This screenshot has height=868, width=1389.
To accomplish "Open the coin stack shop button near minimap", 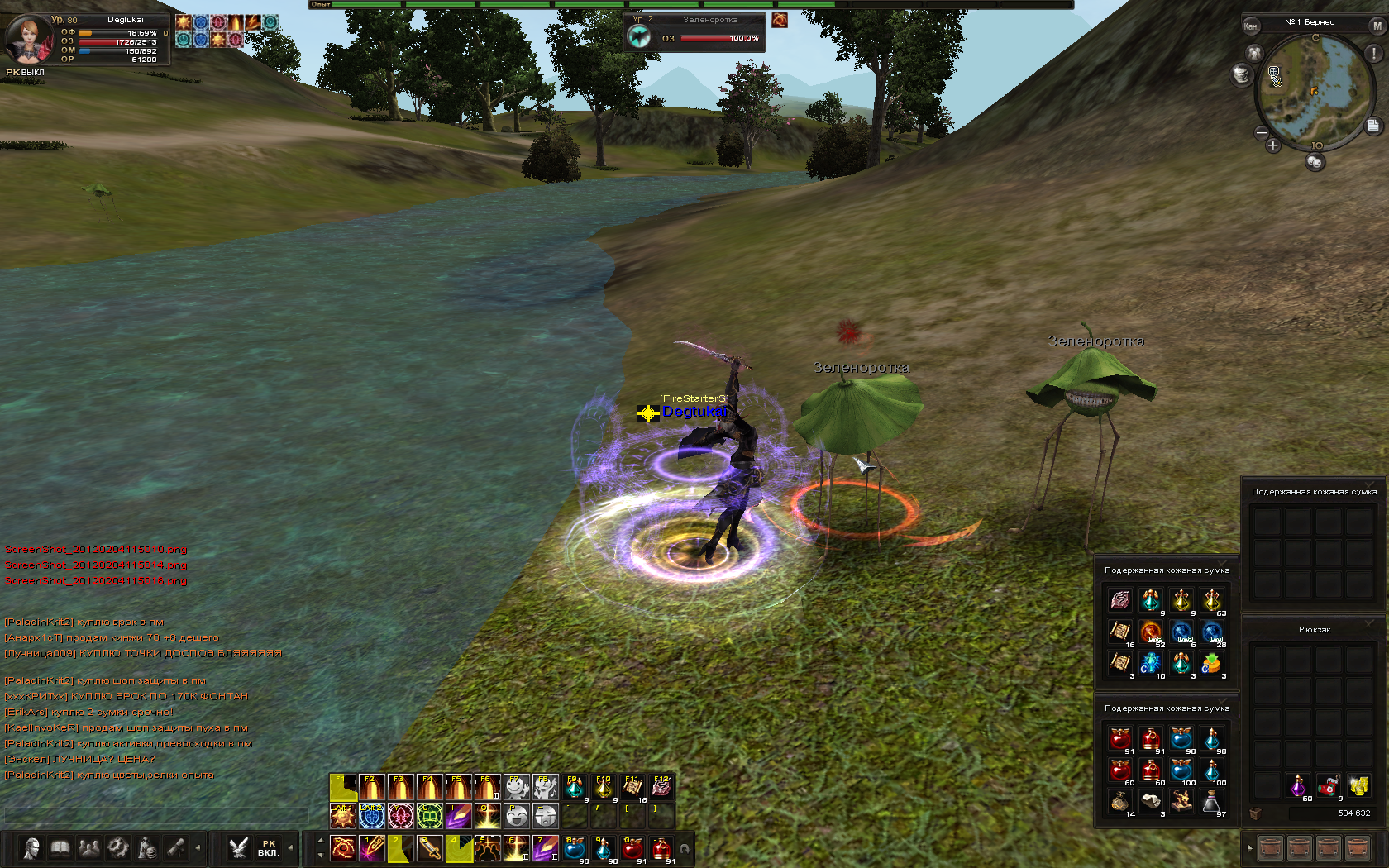I will [x=1241, y=75].
